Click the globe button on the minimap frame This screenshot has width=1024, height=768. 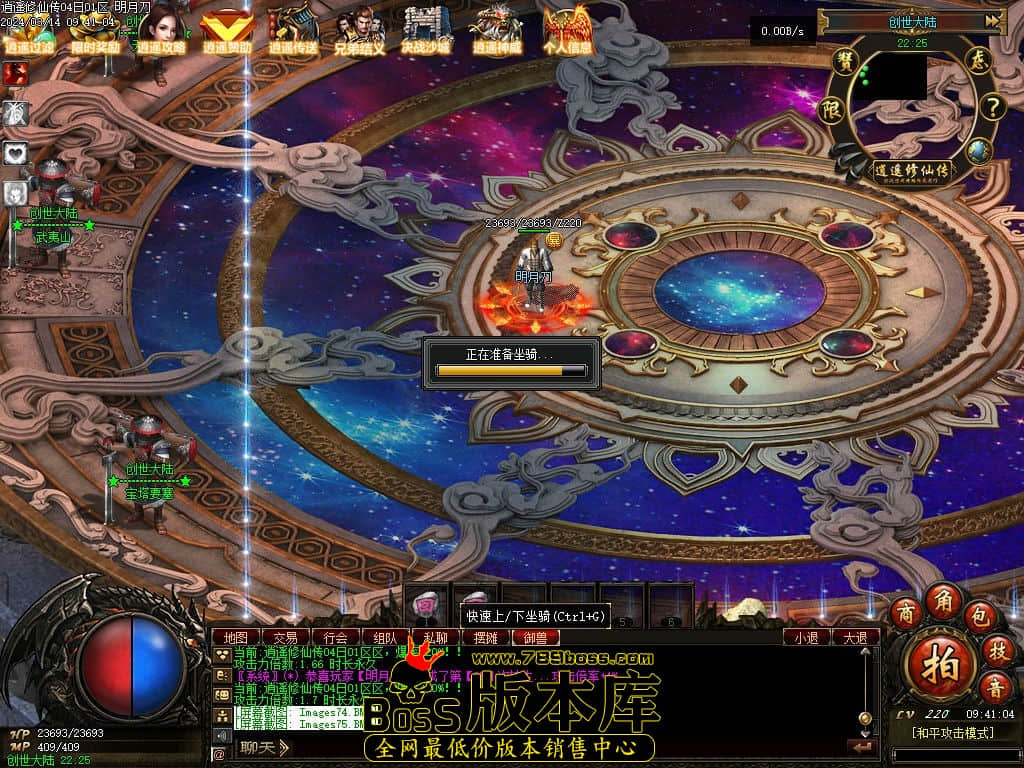(978, 151)
